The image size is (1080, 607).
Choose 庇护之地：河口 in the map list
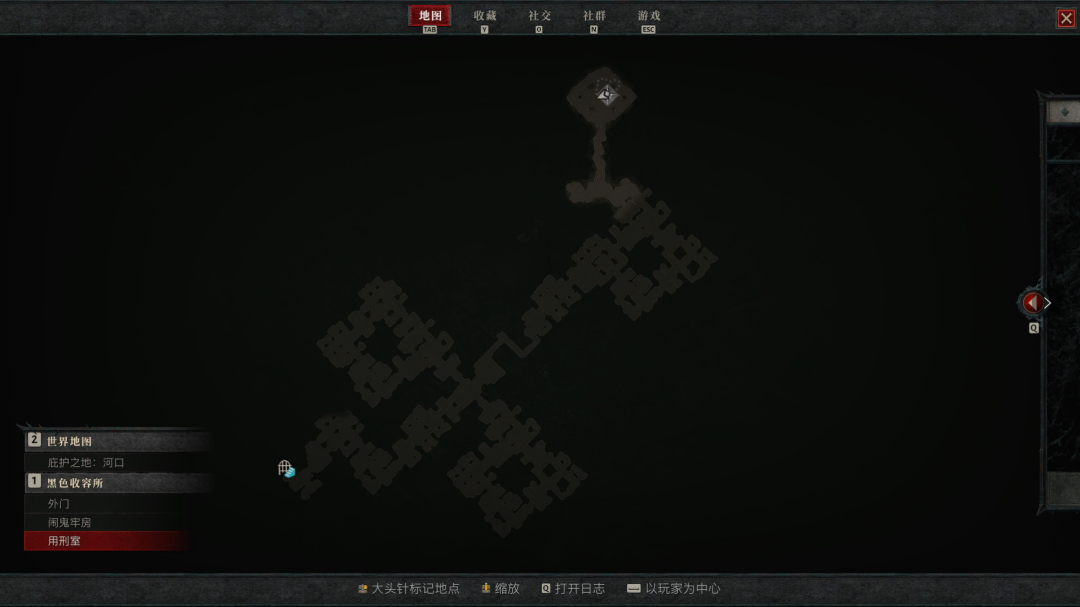click(x=86, y=463)
